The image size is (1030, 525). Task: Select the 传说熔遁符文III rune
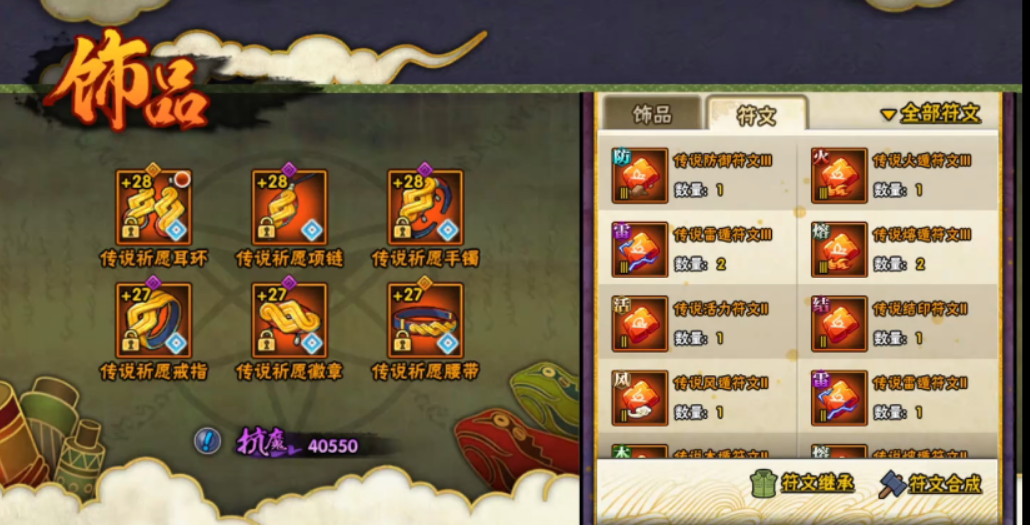[839, 249]
